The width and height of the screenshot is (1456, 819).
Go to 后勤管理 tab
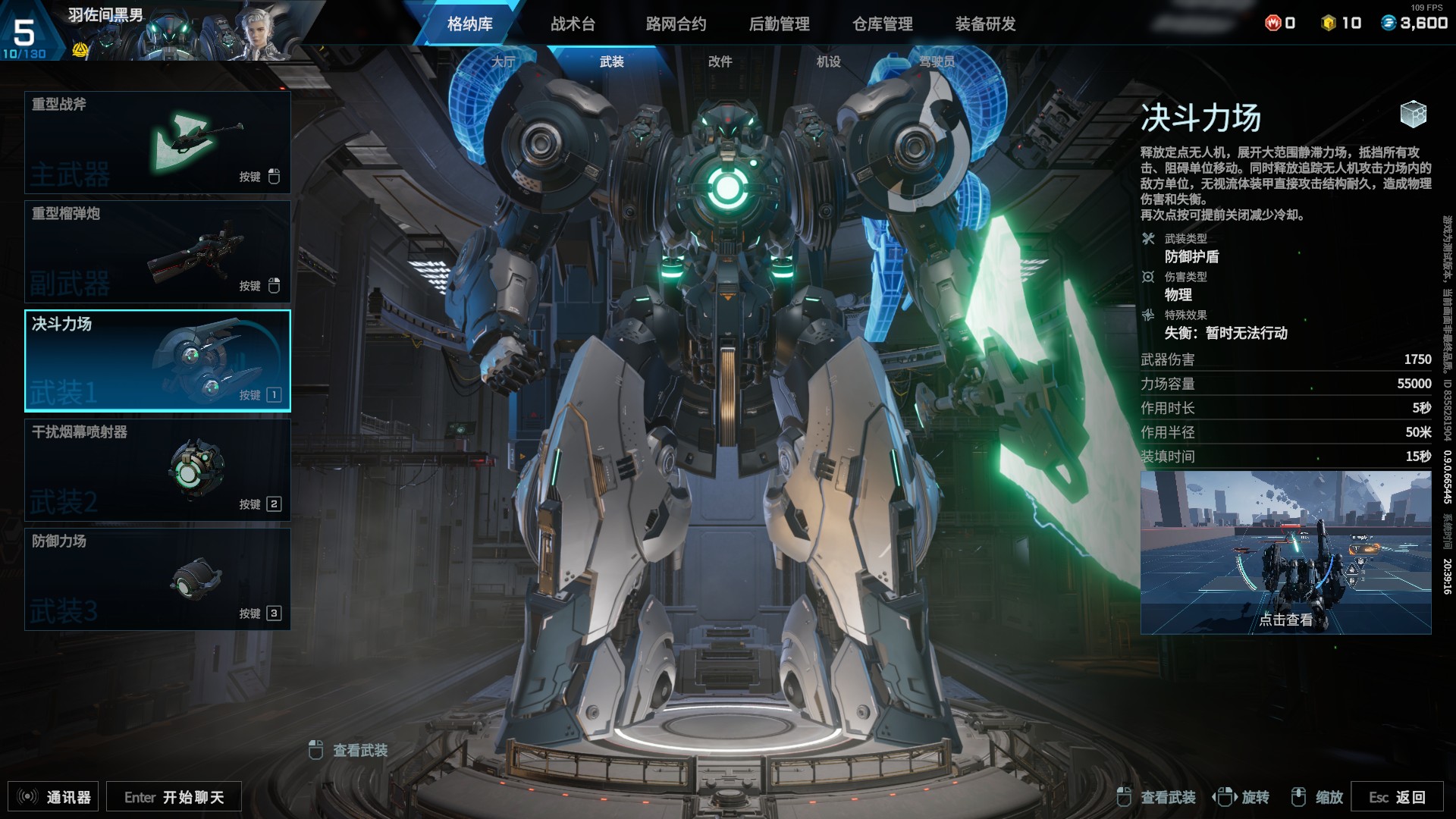tap(779, 24)
